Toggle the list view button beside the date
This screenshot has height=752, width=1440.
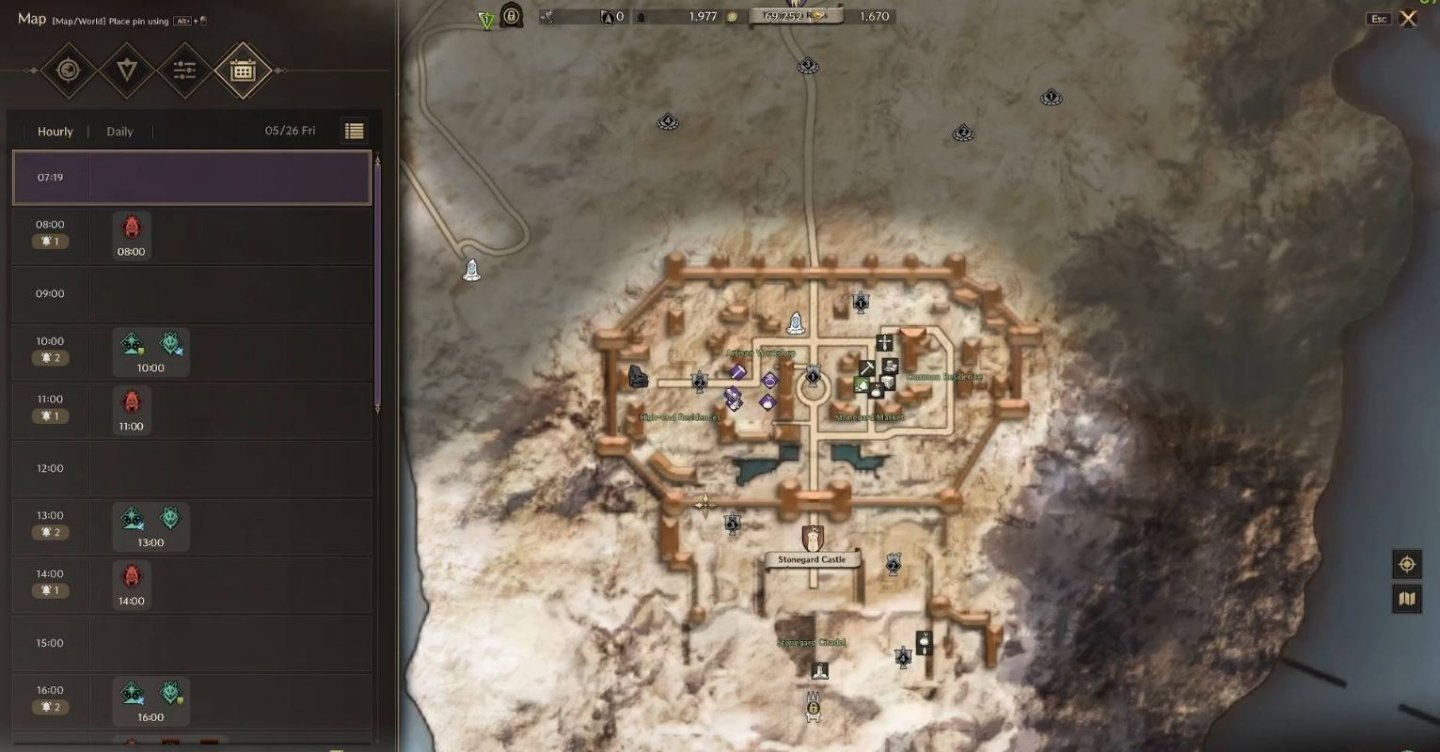(x=354, y=131)
